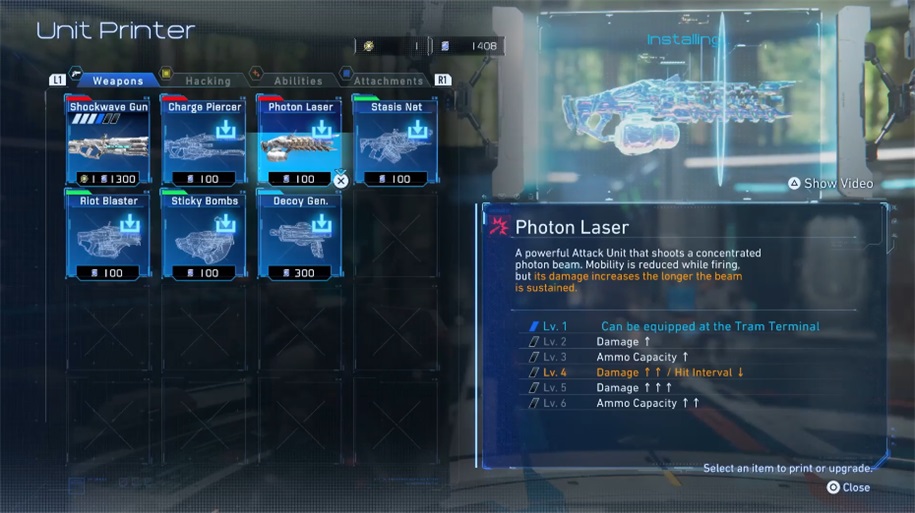This screenshot has width=915, height=513.
Task: Open the Attachments tab
Action: click(x=388, y=81)
